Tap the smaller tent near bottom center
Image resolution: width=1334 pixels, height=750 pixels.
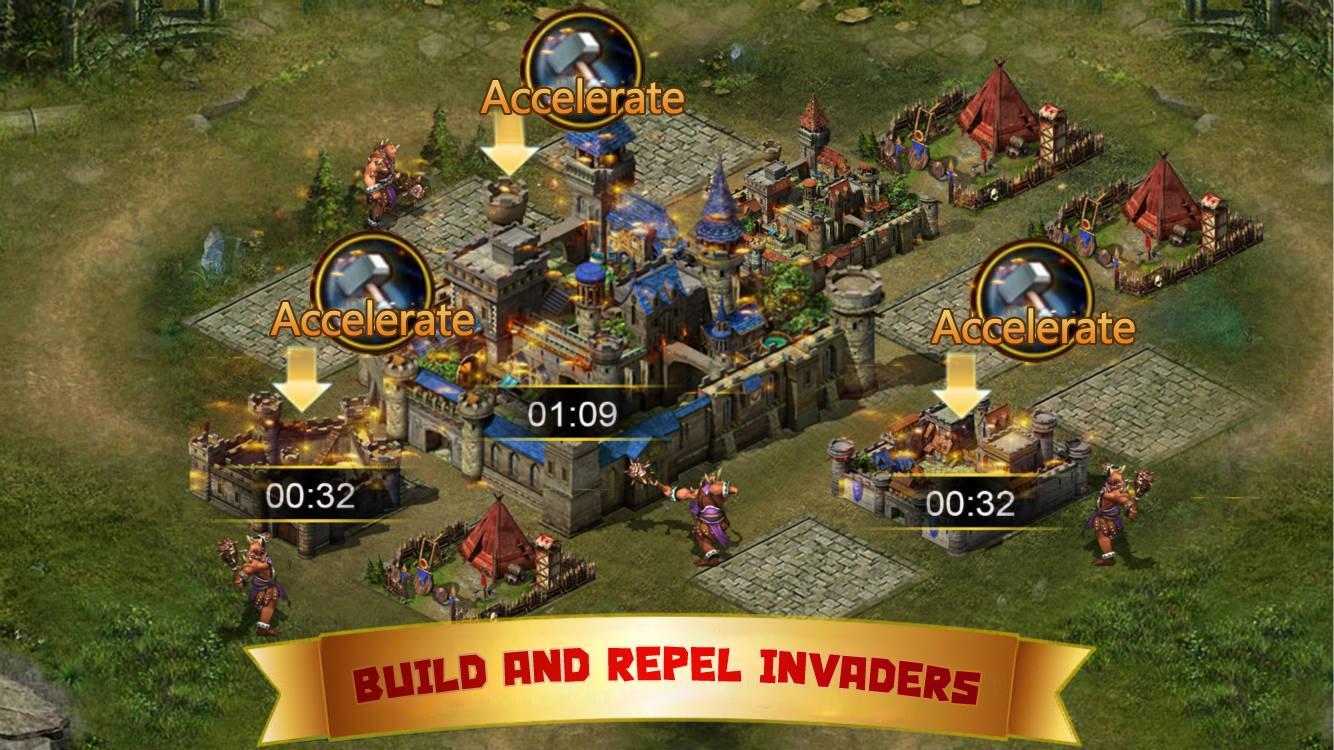[x=497, y=546]
